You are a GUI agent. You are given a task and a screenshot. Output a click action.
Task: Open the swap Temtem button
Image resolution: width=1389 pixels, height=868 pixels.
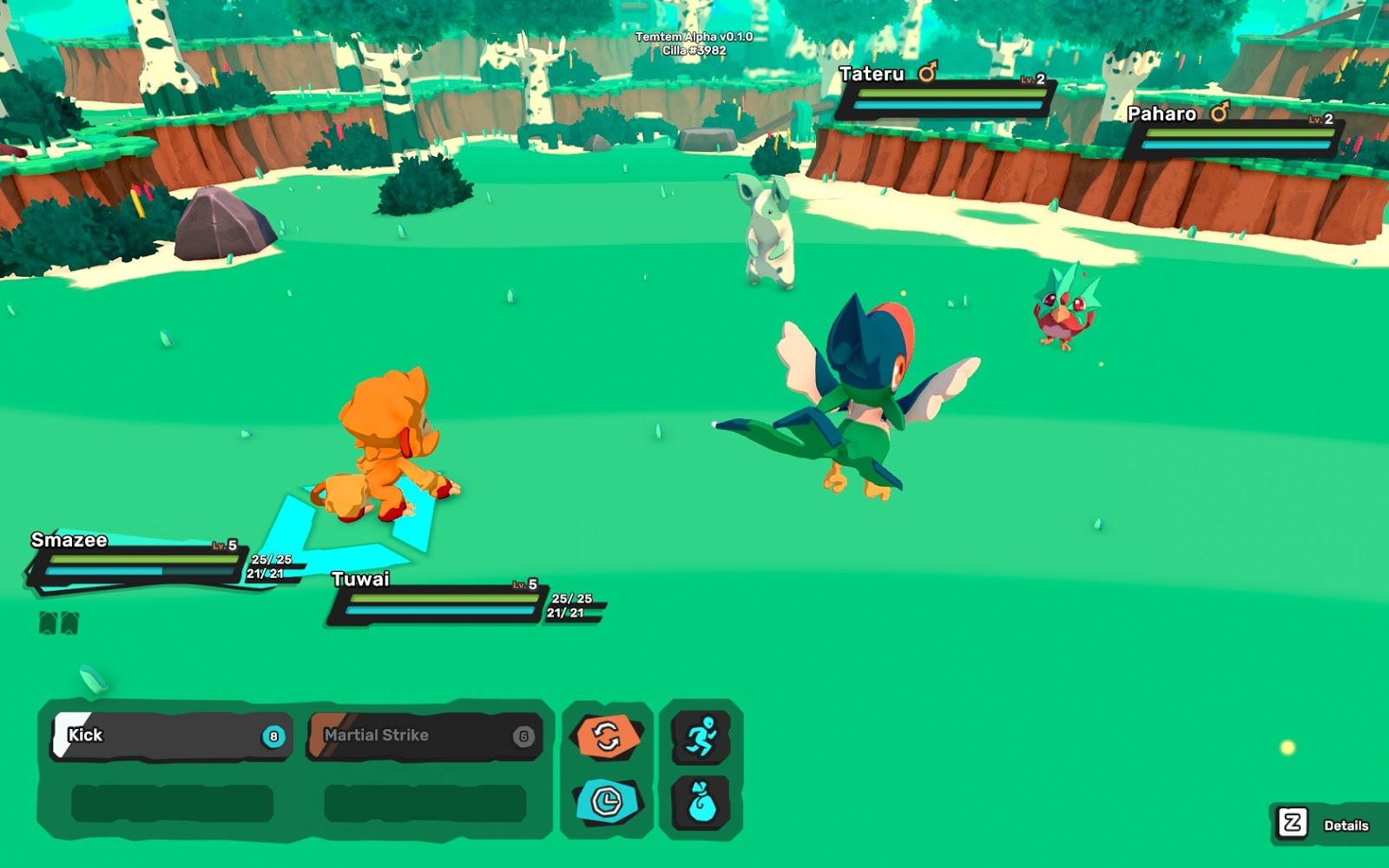[607, 737]
